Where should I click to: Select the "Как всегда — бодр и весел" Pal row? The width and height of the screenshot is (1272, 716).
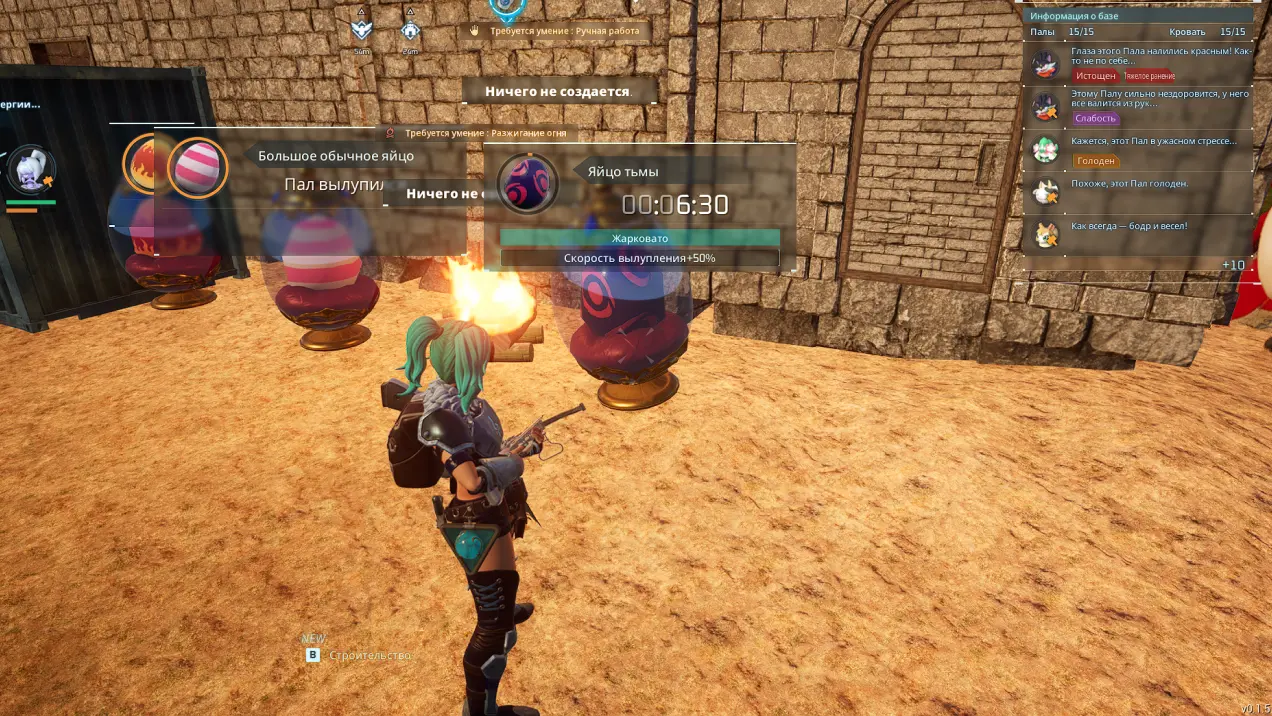point(1140,233)
